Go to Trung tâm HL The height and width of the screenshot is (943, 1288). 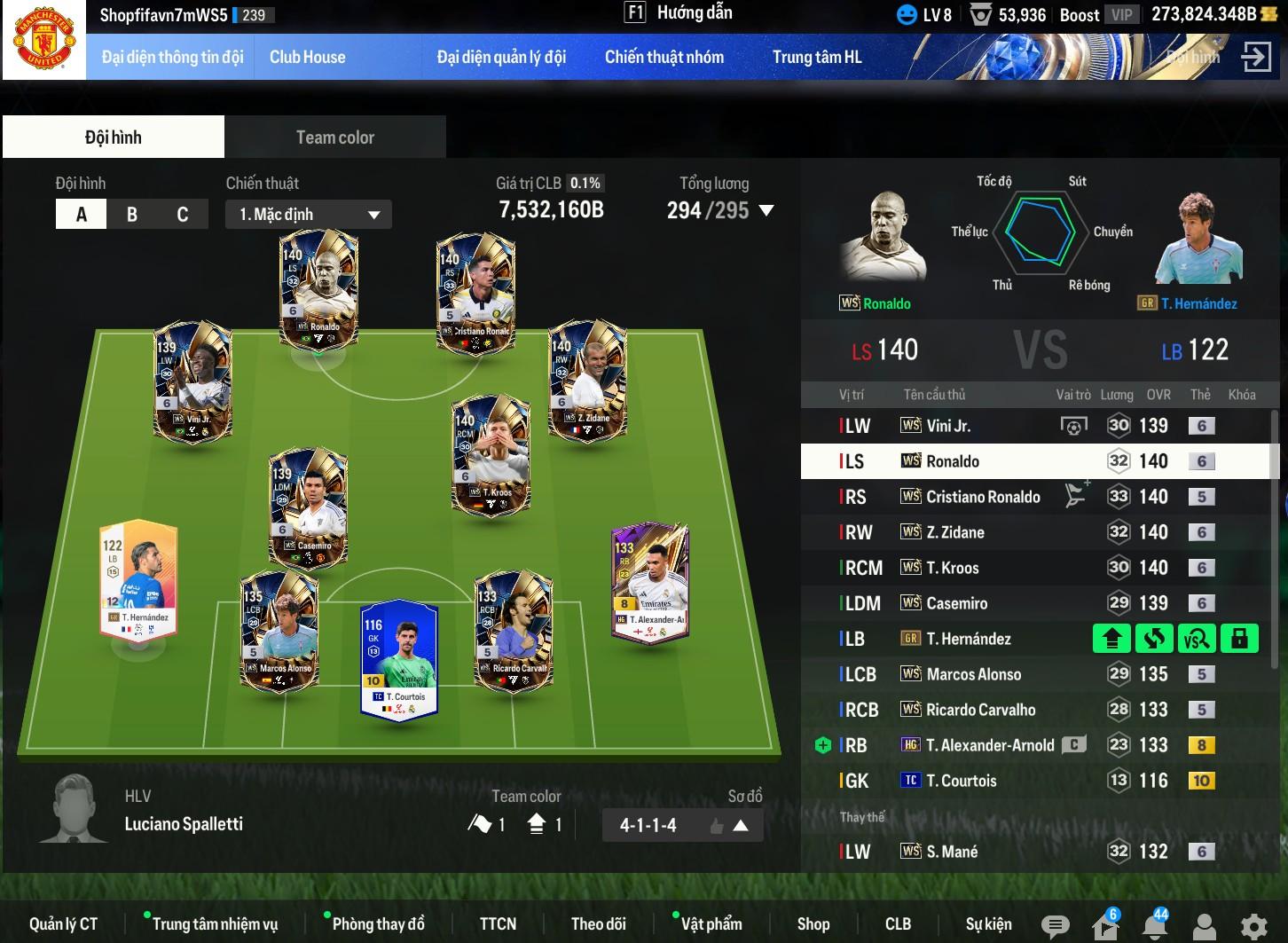tap(816, 57)
